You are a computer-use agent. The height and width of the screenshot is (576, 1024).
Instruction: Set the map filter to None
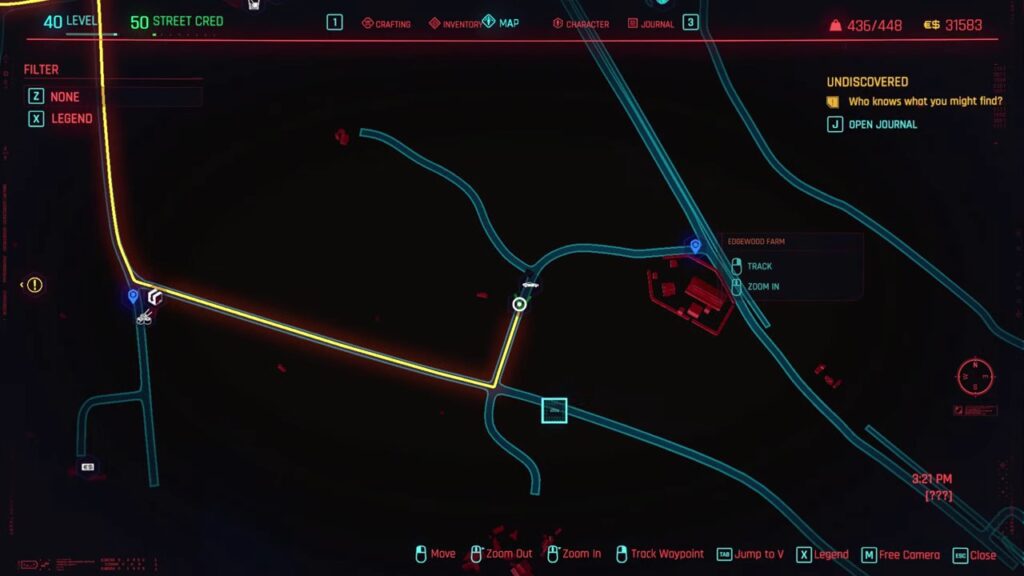tap(65, 97)
